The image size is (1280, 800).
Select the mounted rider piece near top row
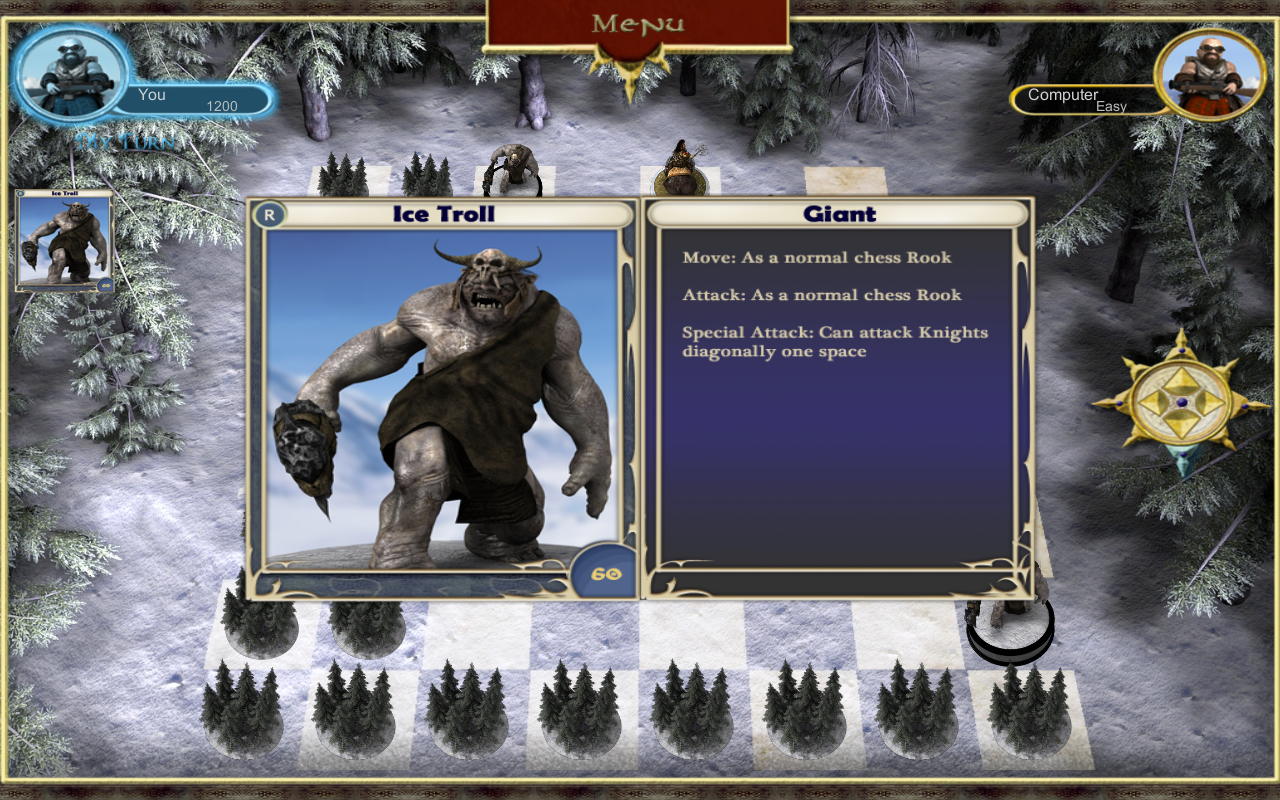[682, 165]
